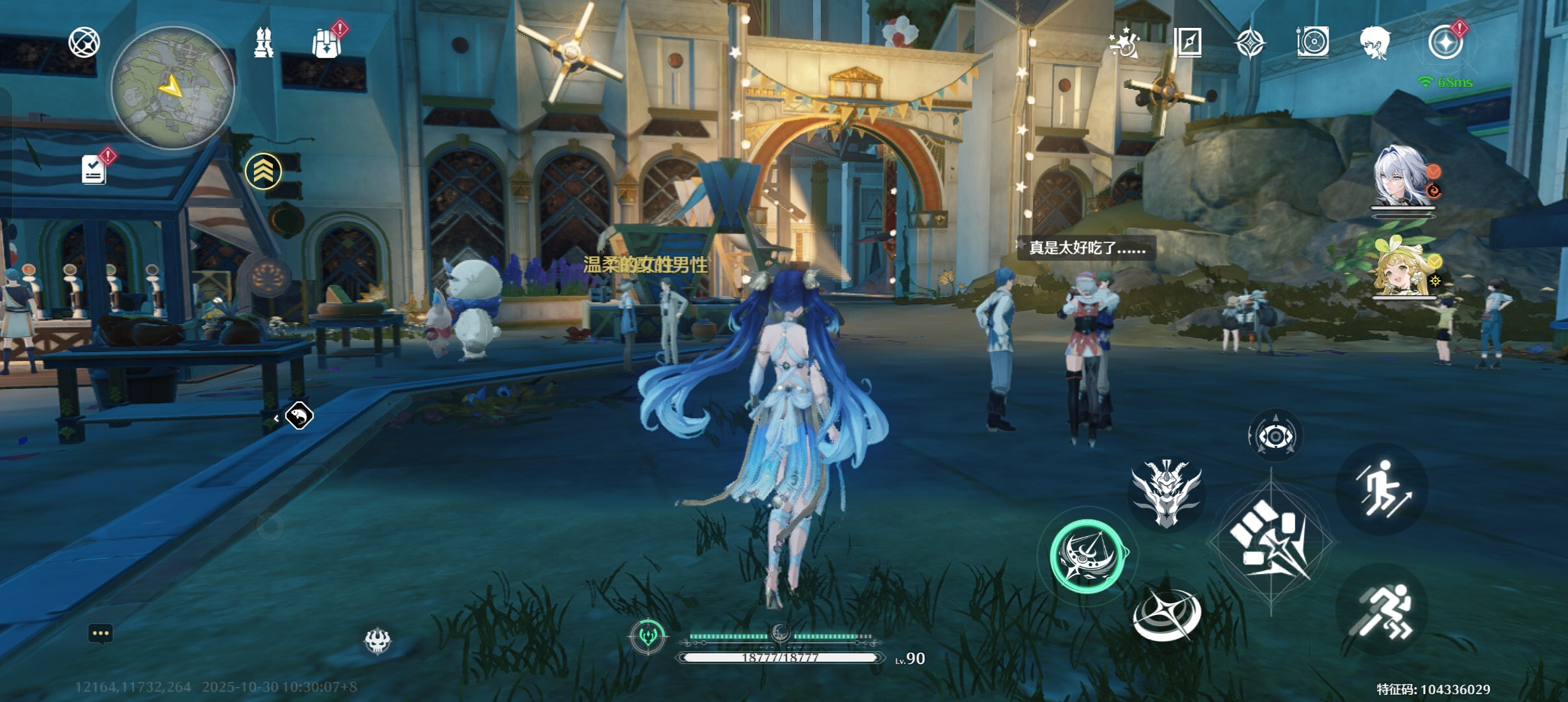Viewport: 1568px width, 702px height.
Task: Open the disc-shaped icon in top bar
Action: [1312, 43]
